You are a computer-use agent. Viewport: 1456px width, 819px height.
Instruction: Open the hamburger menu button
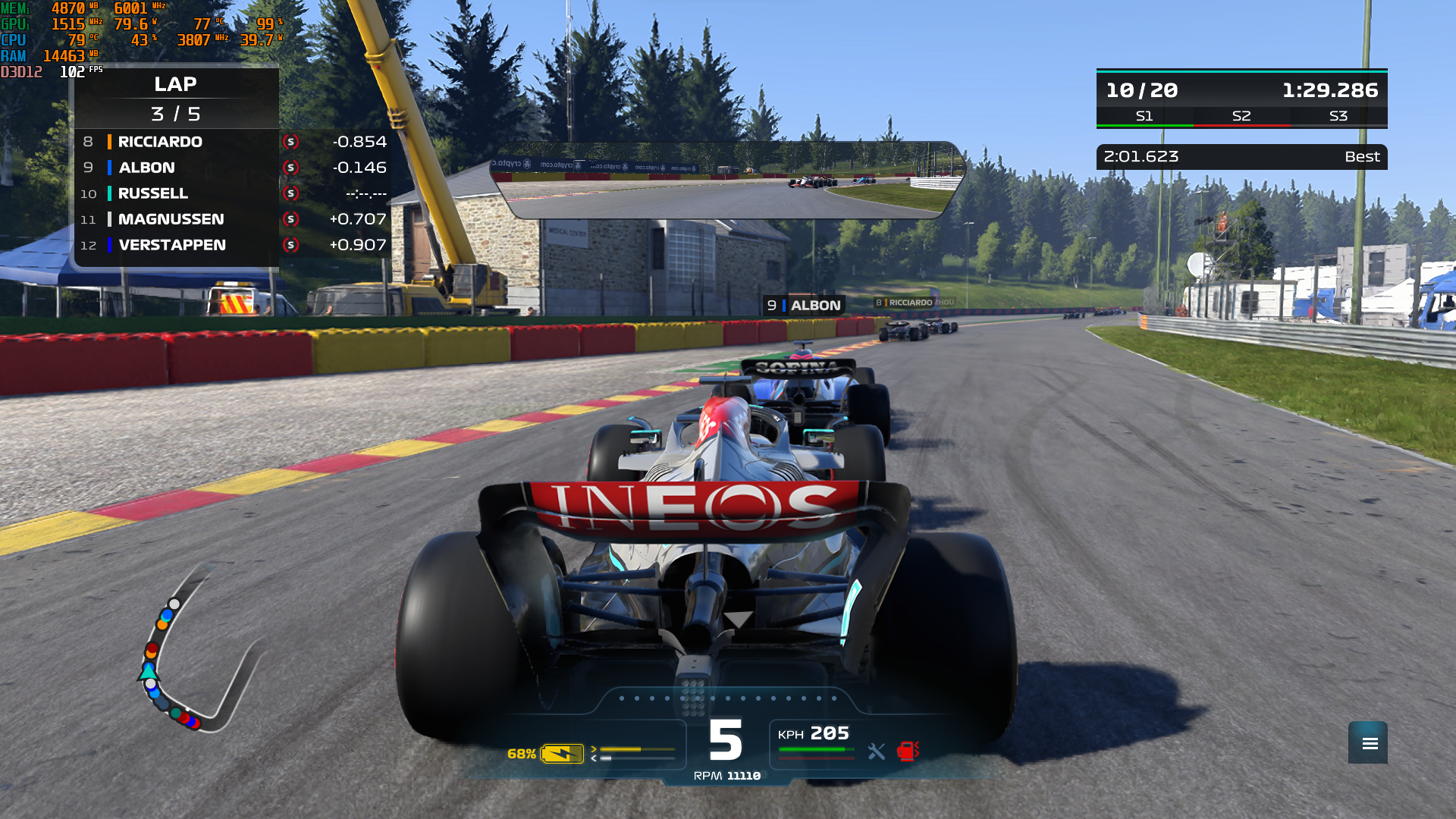pos(1367,743)
